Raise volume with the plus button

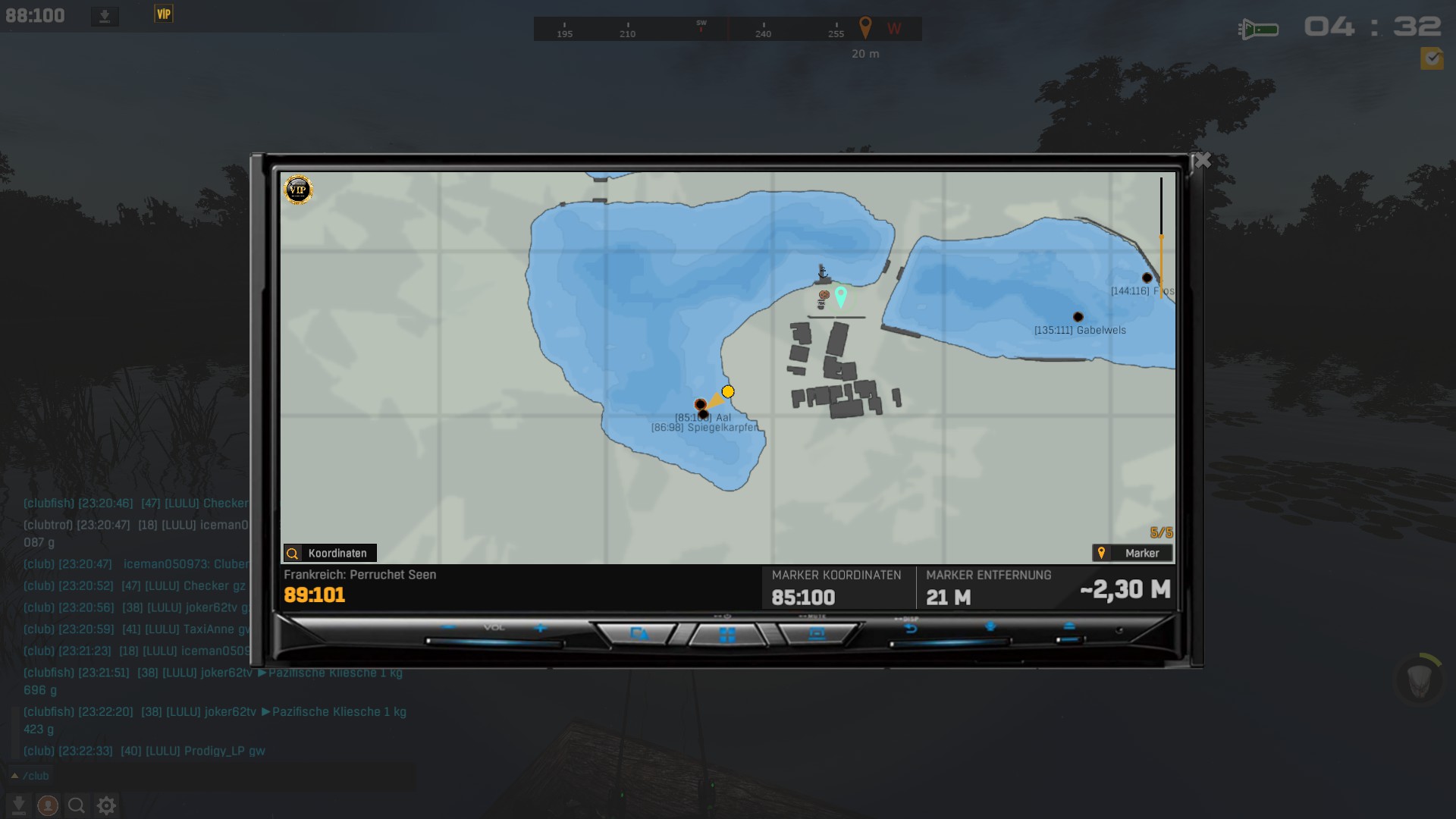pyautogui.click(x=540, y=627)
